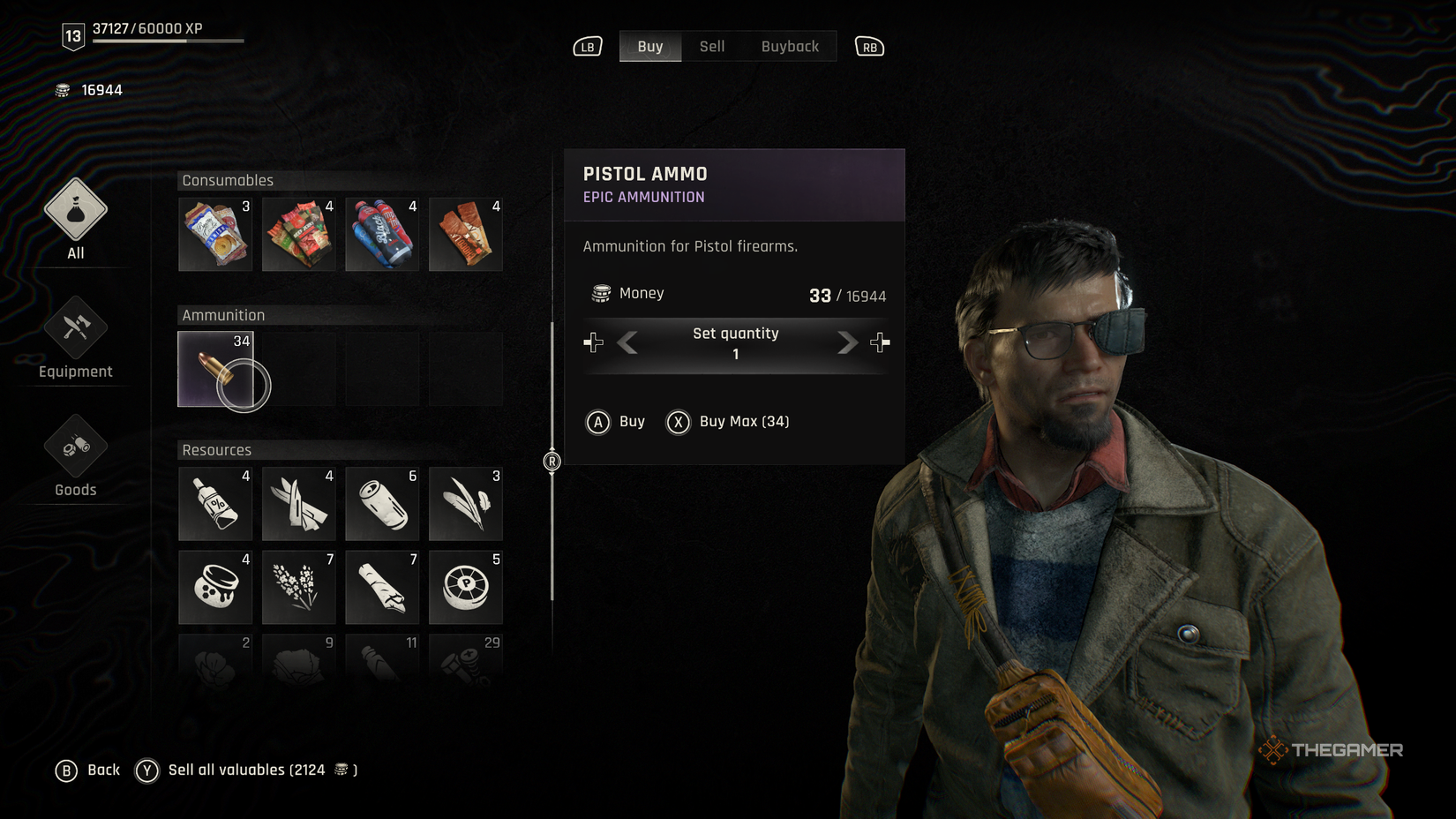Select the feathers resource item
Image resolution: width=1456 pixels, height=819 pixels.
465,503
